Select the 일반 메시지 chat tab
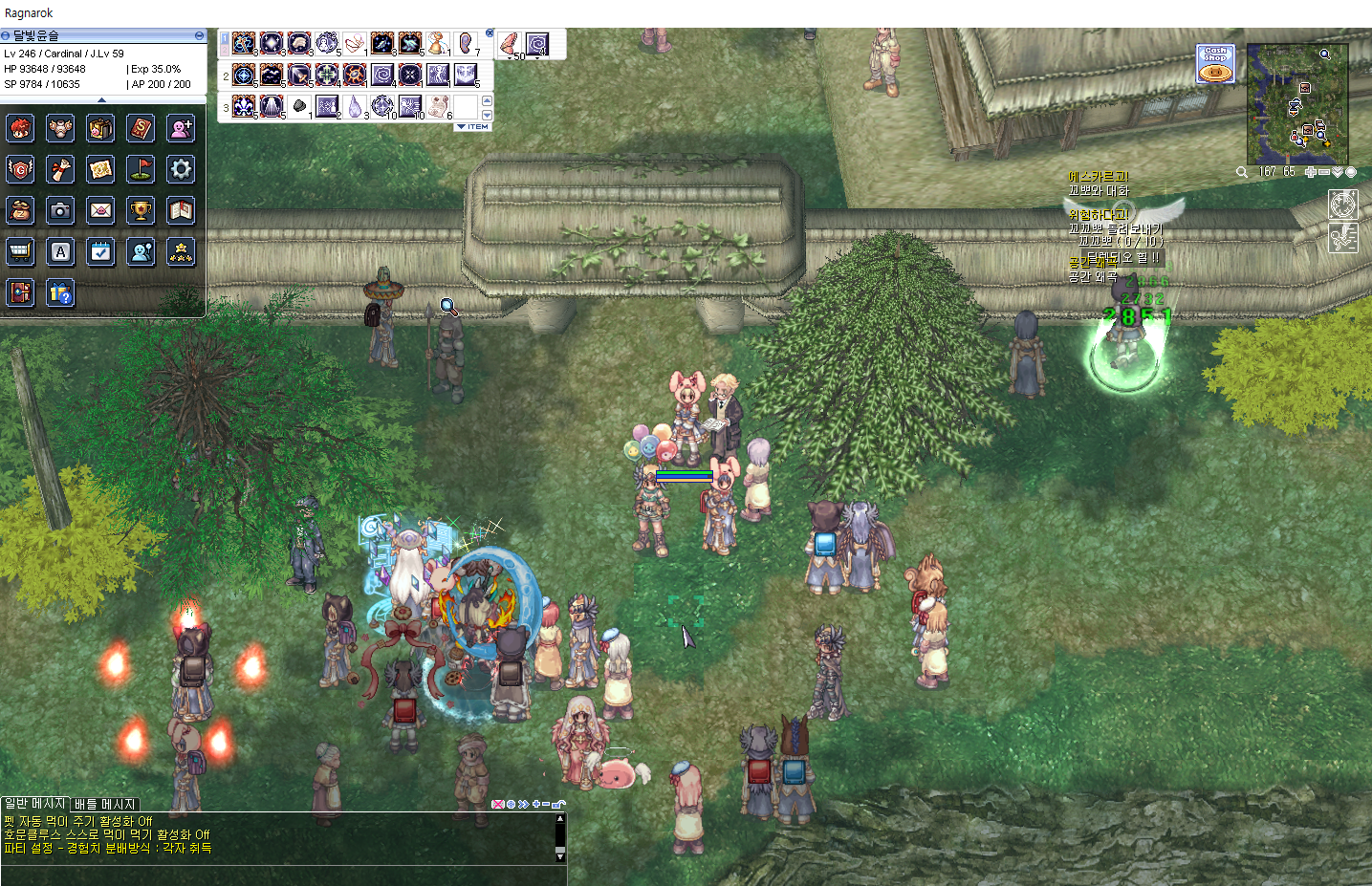This screenshot has width=1372, height=886. (34, 804)
